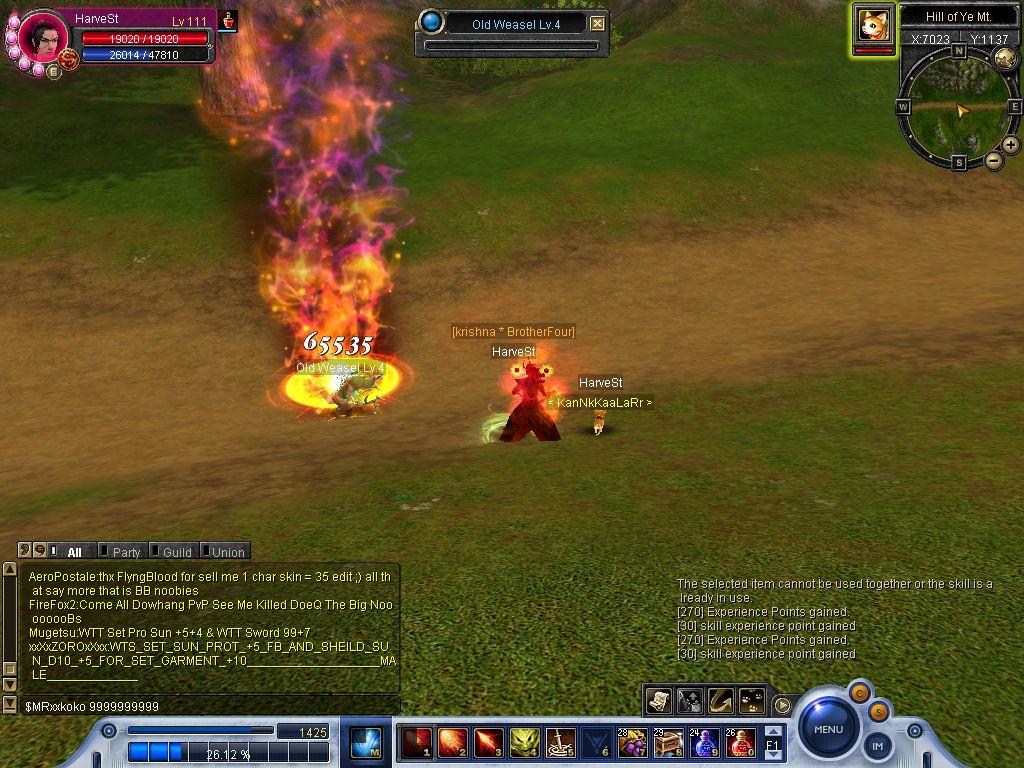Viewport: 1024px width, 768px height.
Task: Use the treasure chest item in slot 8
Action: [x=668, y=743]
